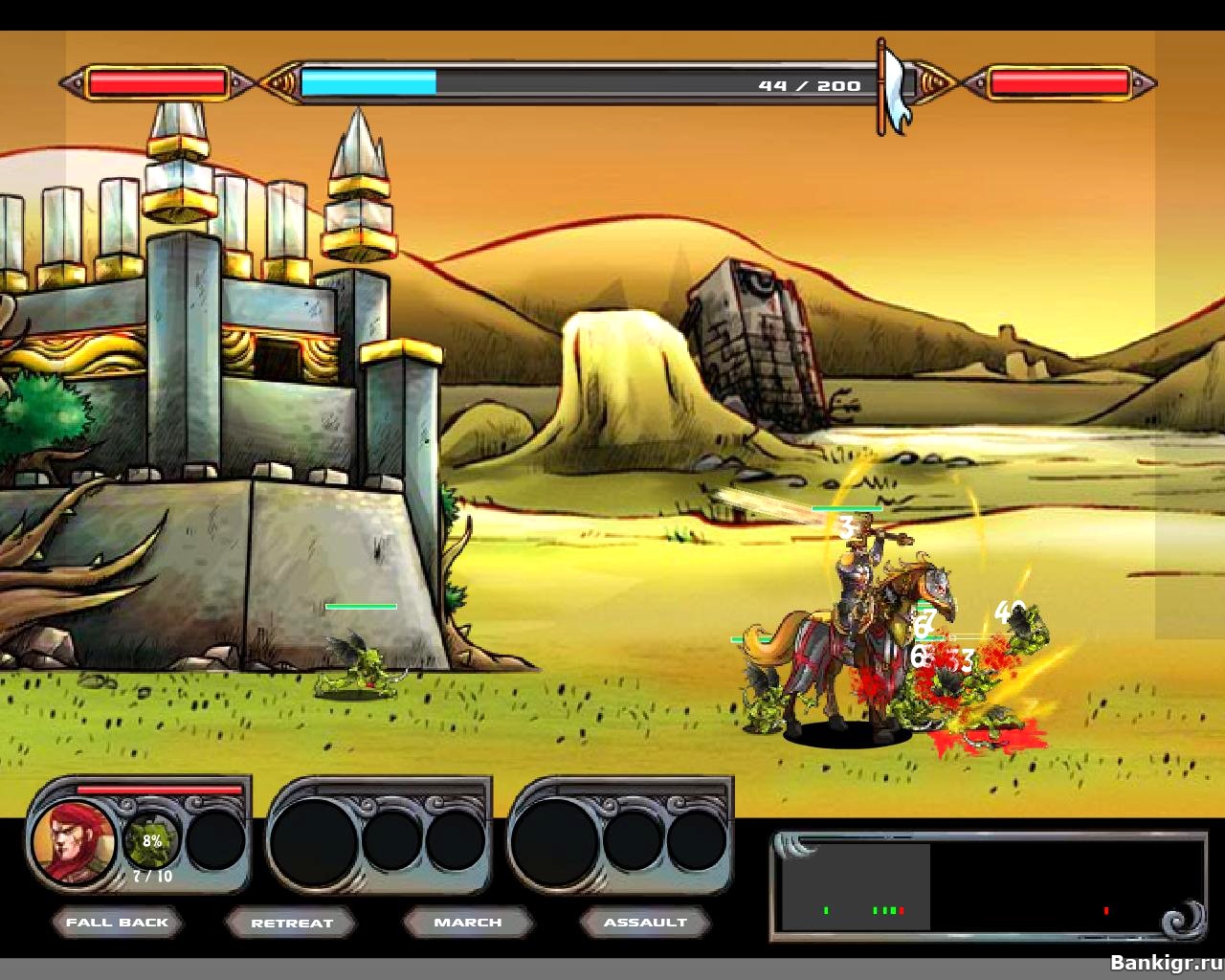Choose the green goblin unit icon showing 8%
The width and height of the screenshot is (1225, 980).
(151, 841)
